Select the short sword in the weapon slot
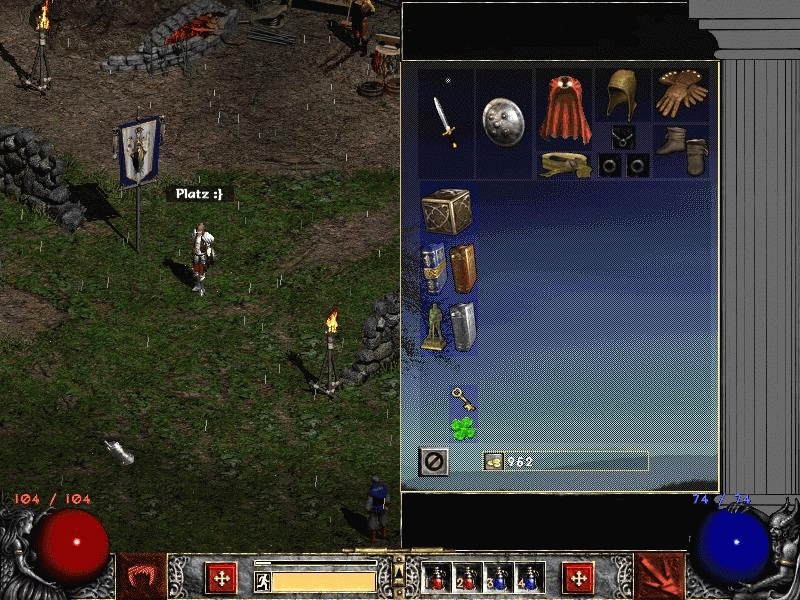This screenshot has width=800, height=600. (445, 121)
